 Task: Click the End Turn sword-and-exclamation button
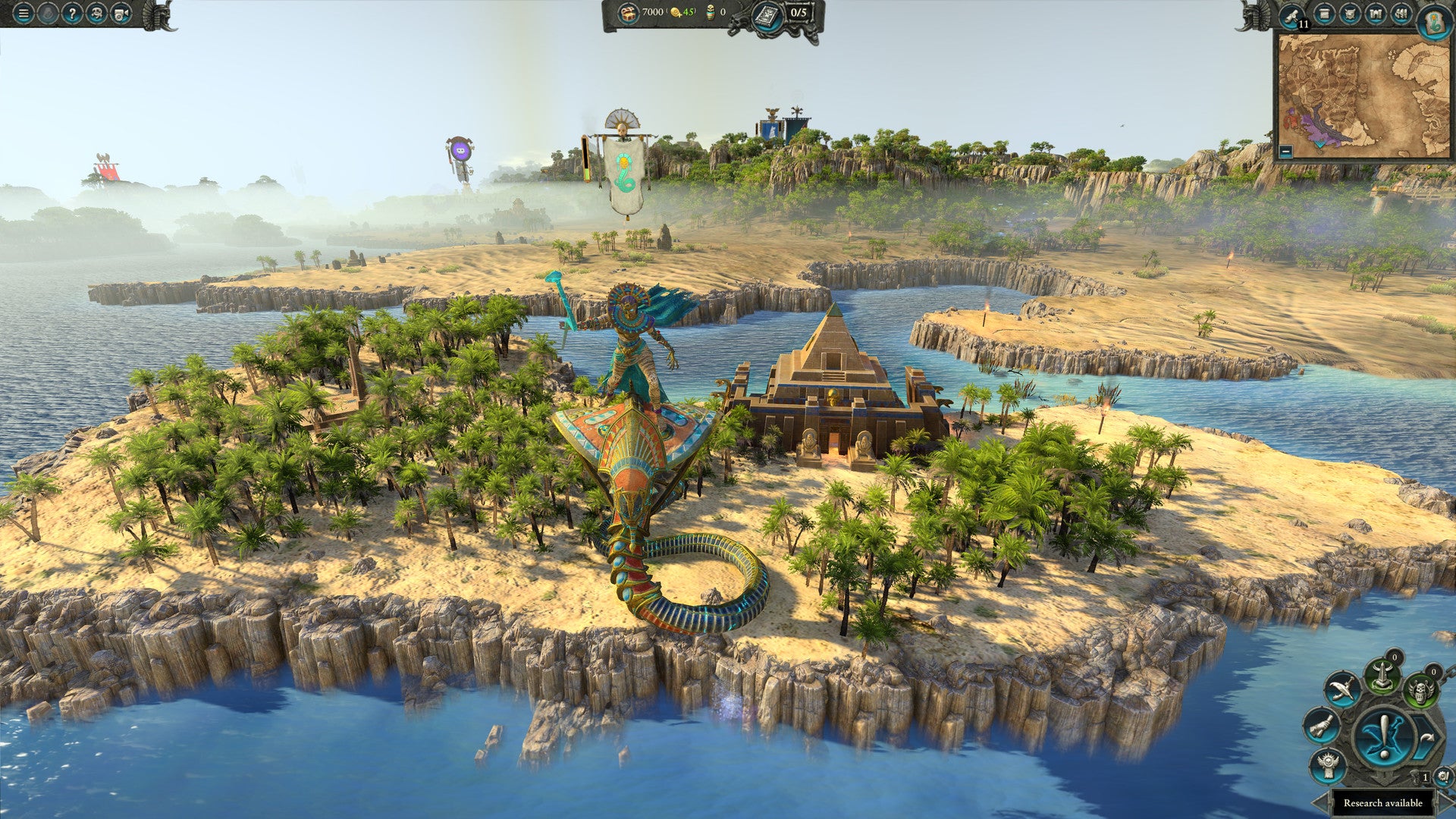[x=1382, y=736]
